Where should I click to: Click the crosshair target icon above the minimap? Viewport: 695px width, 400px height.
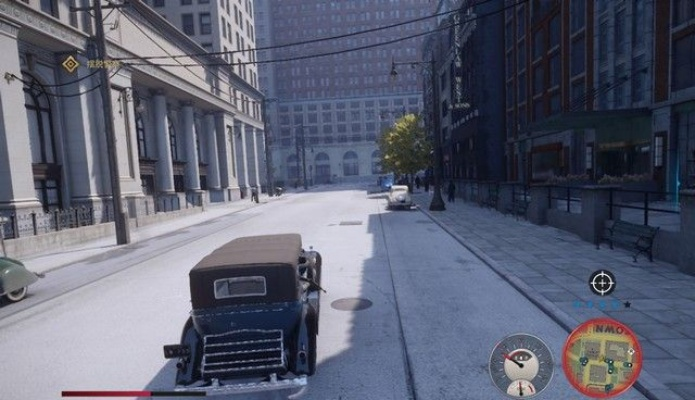coord(602,283)
